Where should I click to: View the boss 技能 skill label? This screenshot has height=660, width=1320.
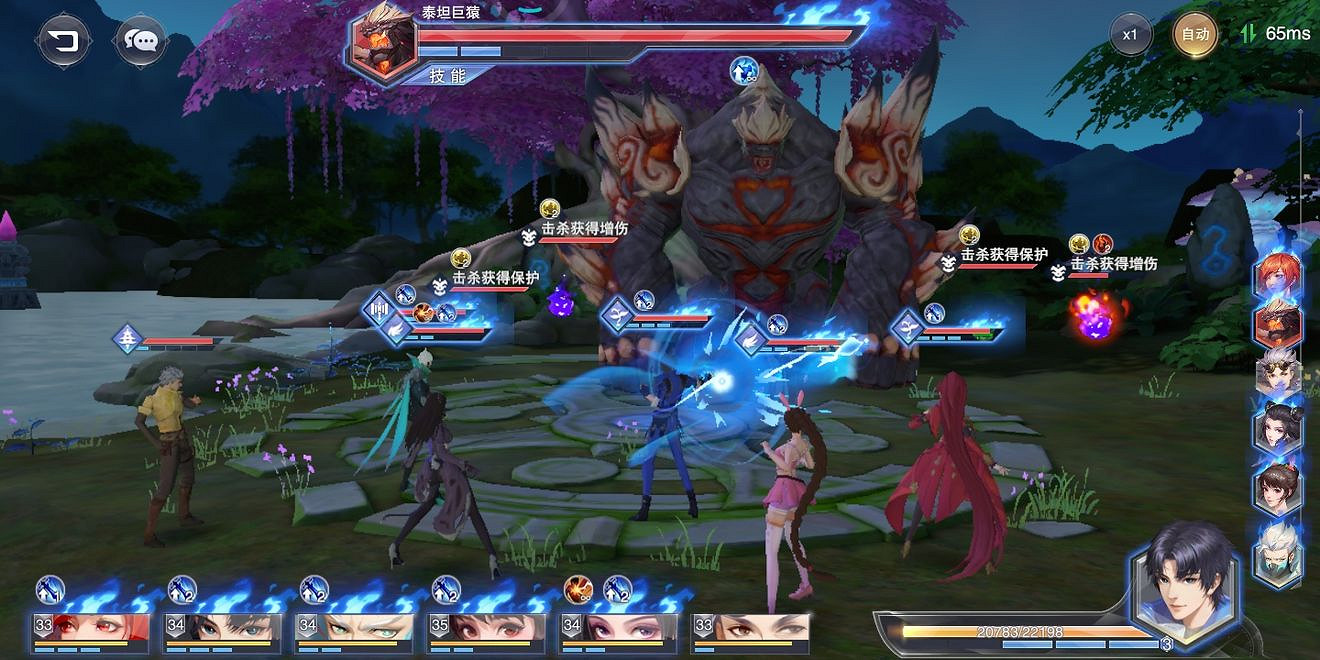coord(447,75)
